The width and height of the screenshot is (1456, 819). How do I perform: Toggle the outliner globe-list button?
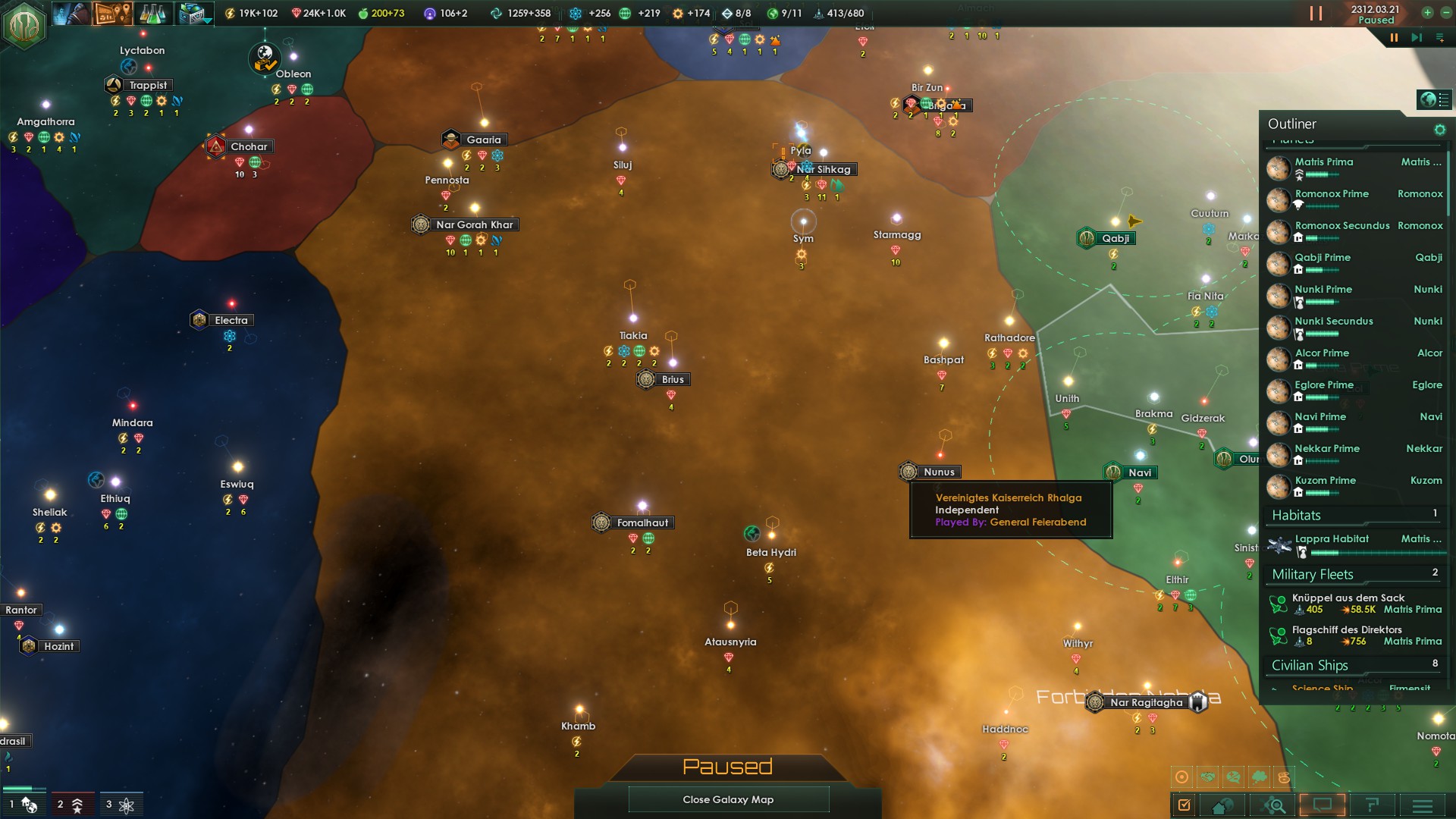[1434, 99]
